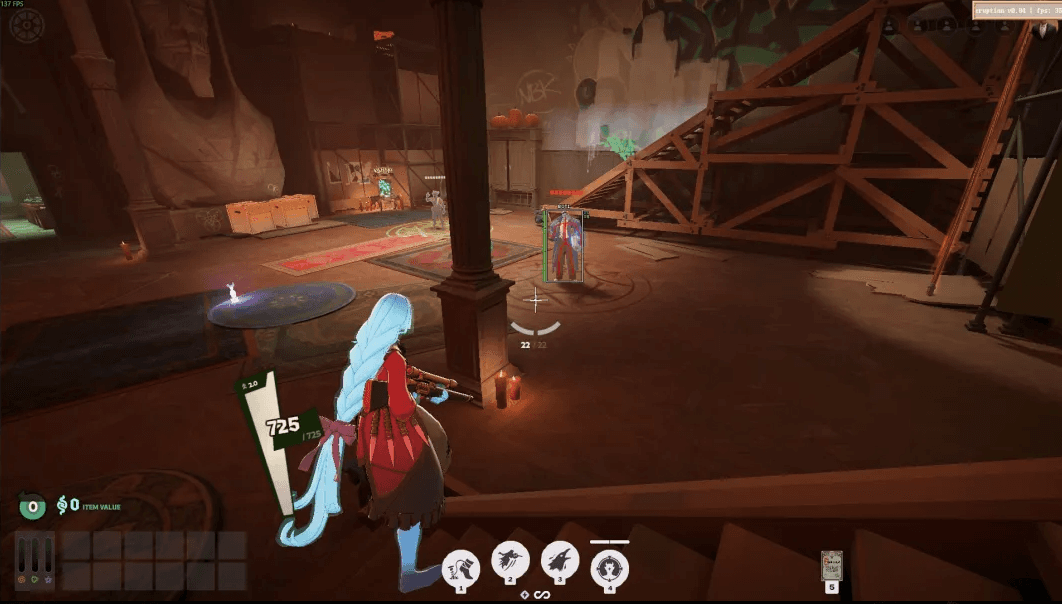Activate the crosshair ultimate ability in slot 4

[609, 568]
